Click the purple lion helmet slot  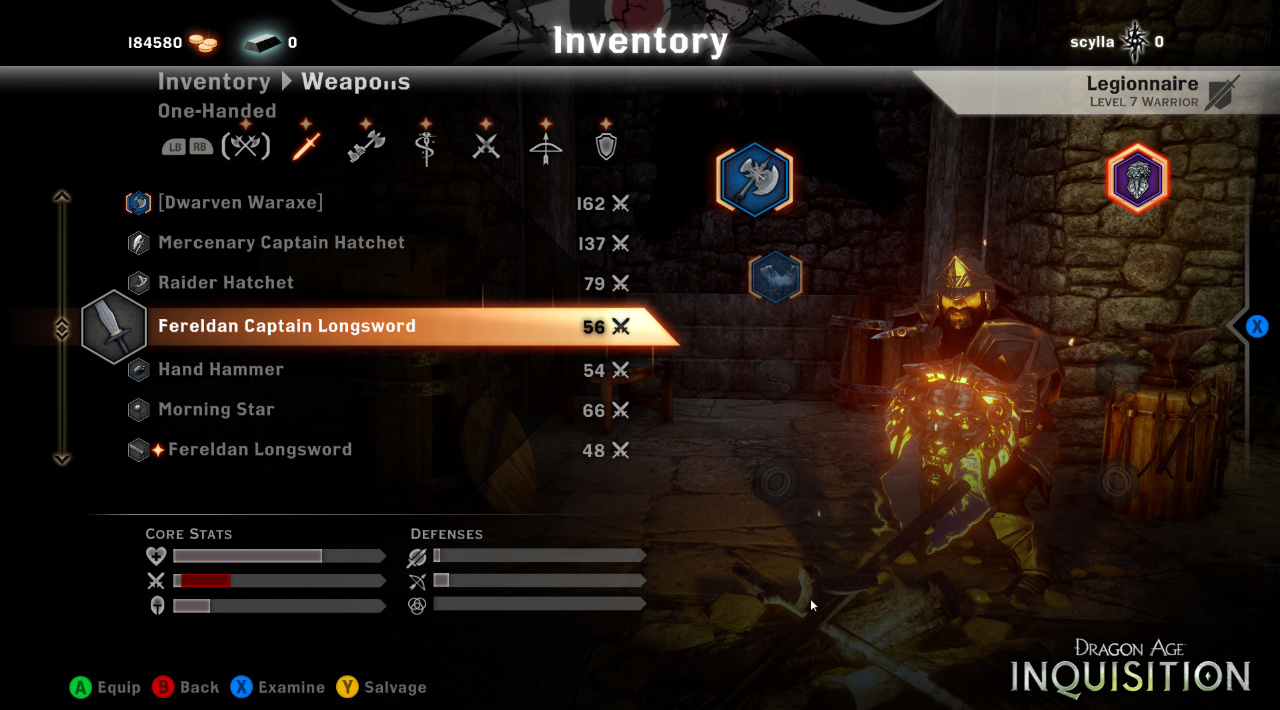point(1137,180)
